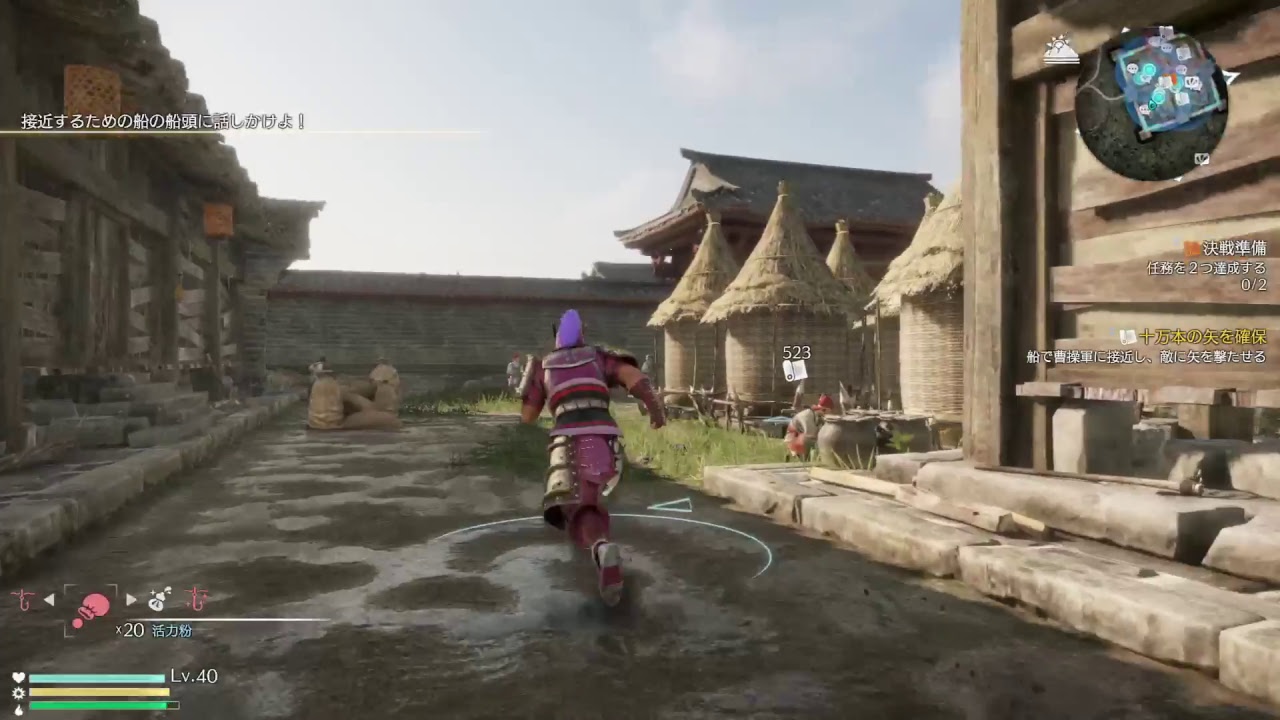Click the heart icon next to the health bar
Screen dimensions: 1280x720
coord(17,675)
